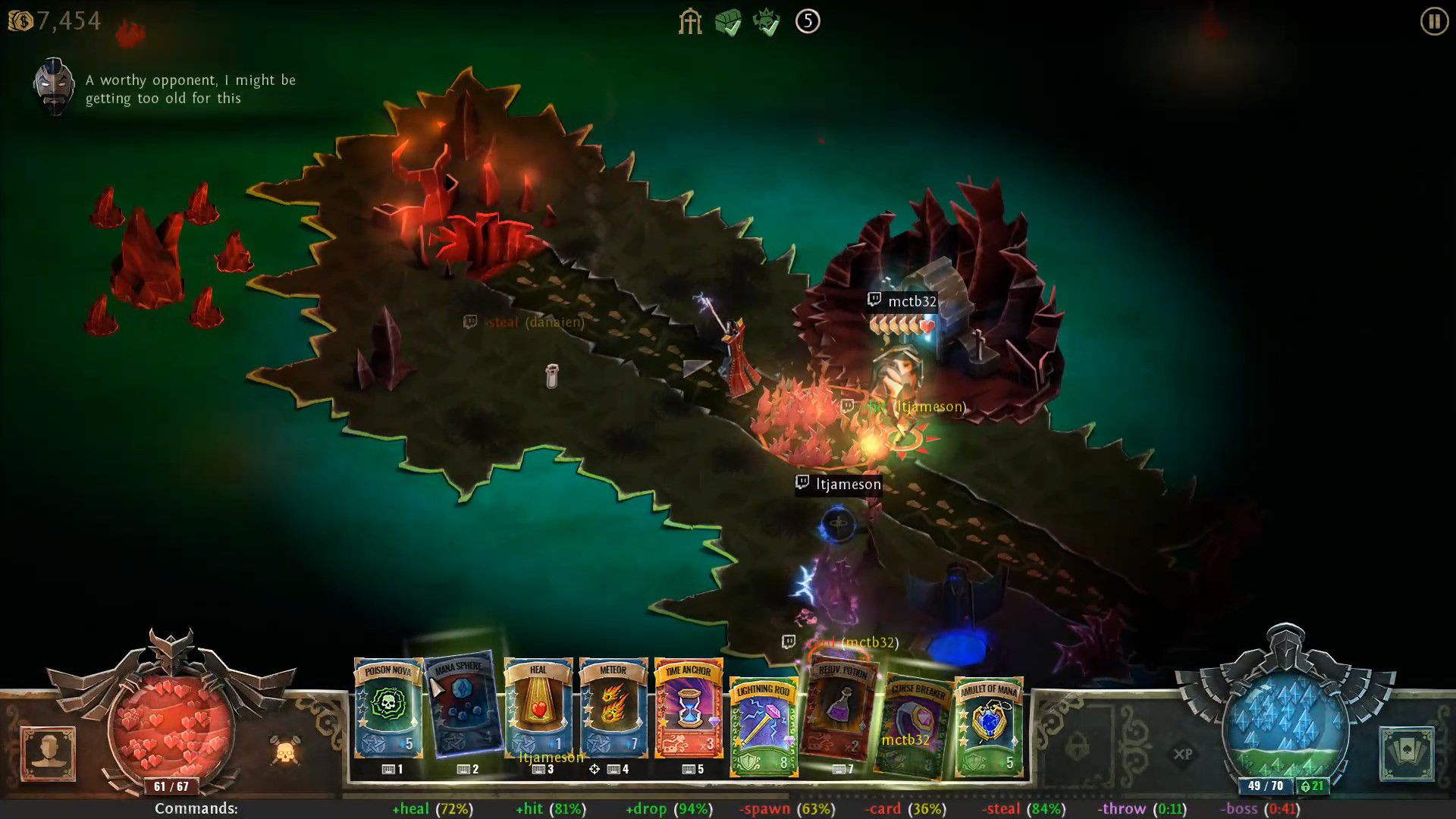Pause the game
Image resolution: width=1456 pixels, height=819 pixels.
click(x=1432, y=22)
